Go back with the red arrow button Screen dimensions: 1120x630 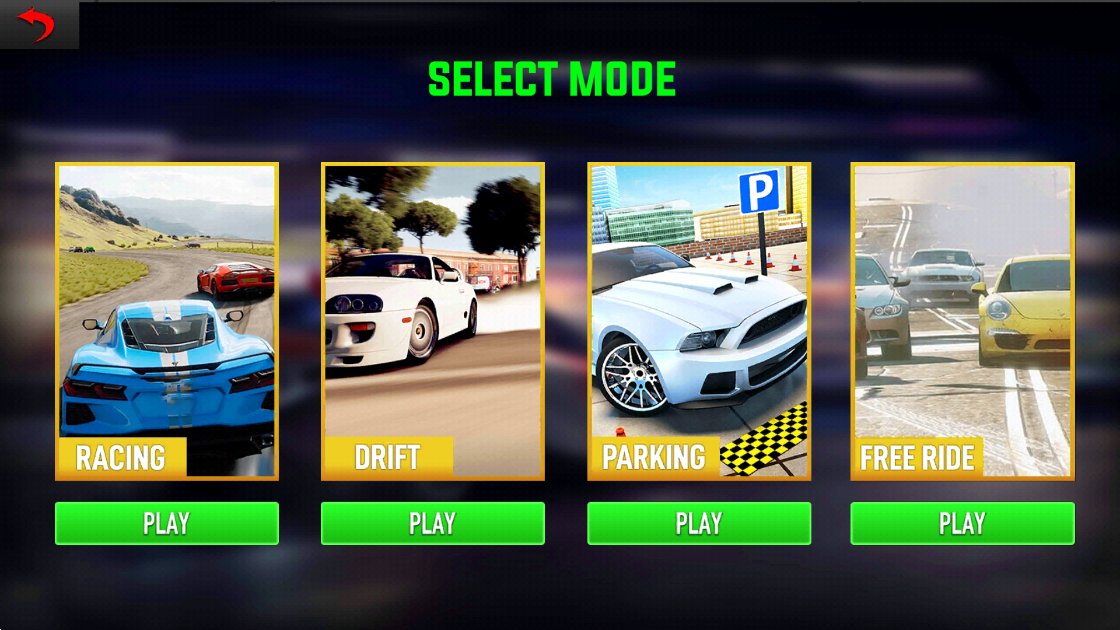click(x=38, y=24)
